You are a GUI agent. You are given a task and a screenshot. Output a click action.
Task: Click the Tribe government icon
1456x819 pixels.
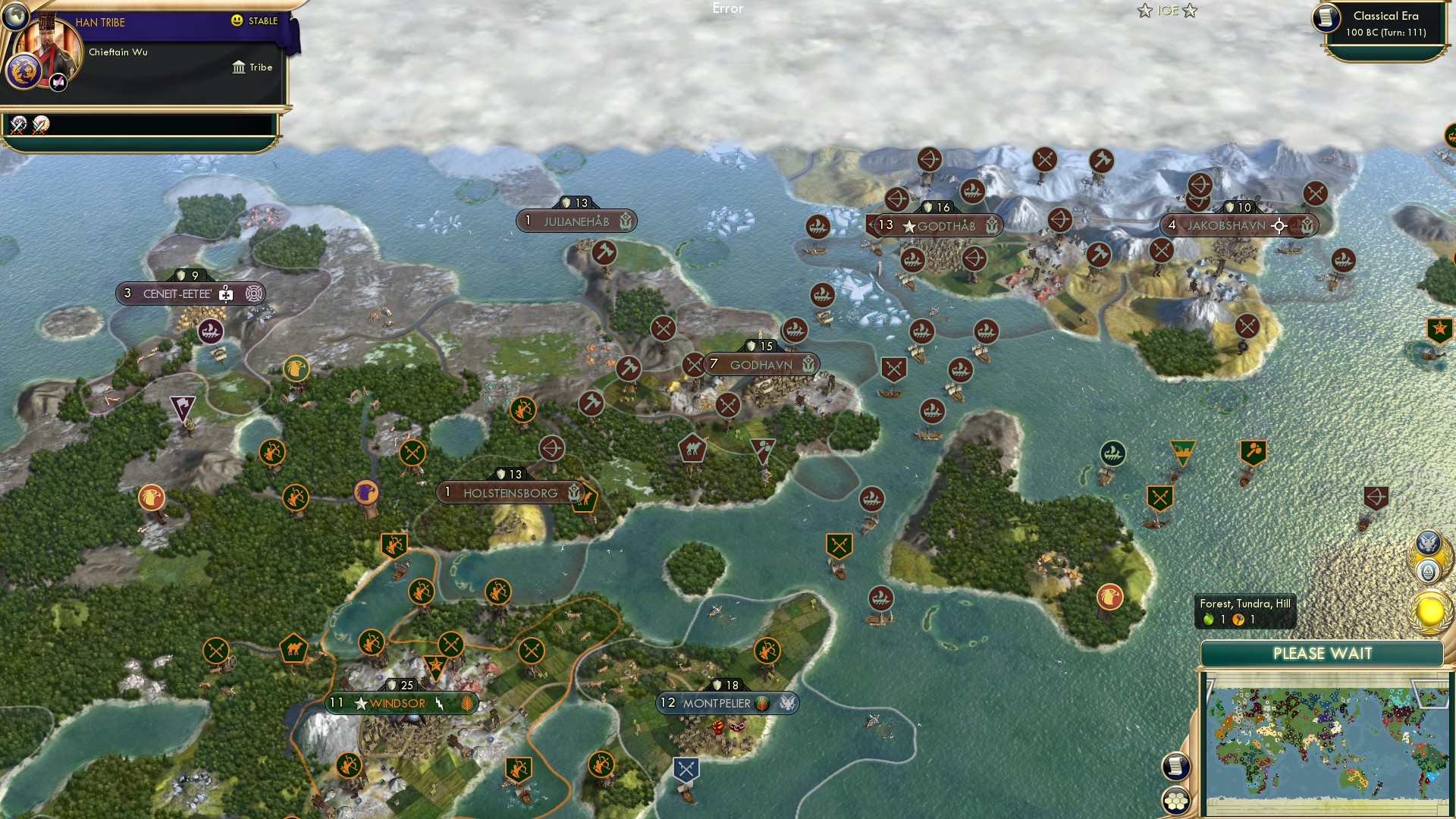click(237, 67)
